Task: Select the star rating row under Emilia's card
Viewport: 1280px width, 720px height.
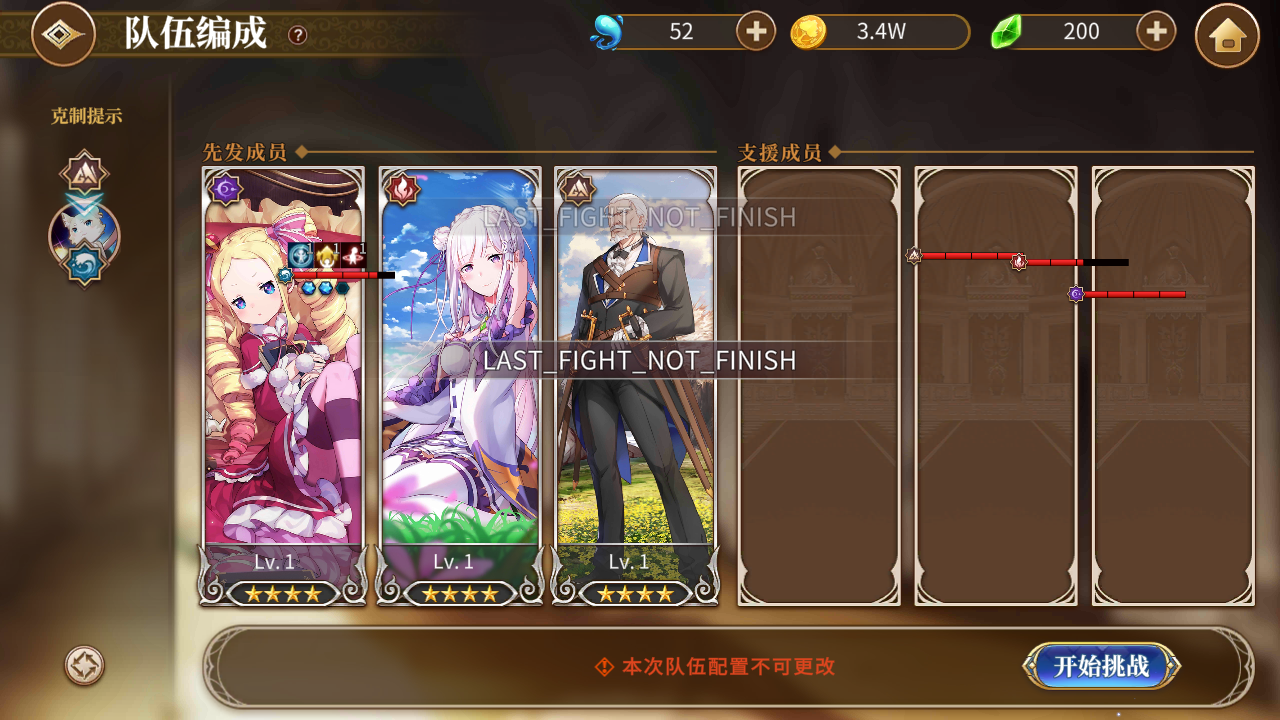Action: tap(460, 592)
